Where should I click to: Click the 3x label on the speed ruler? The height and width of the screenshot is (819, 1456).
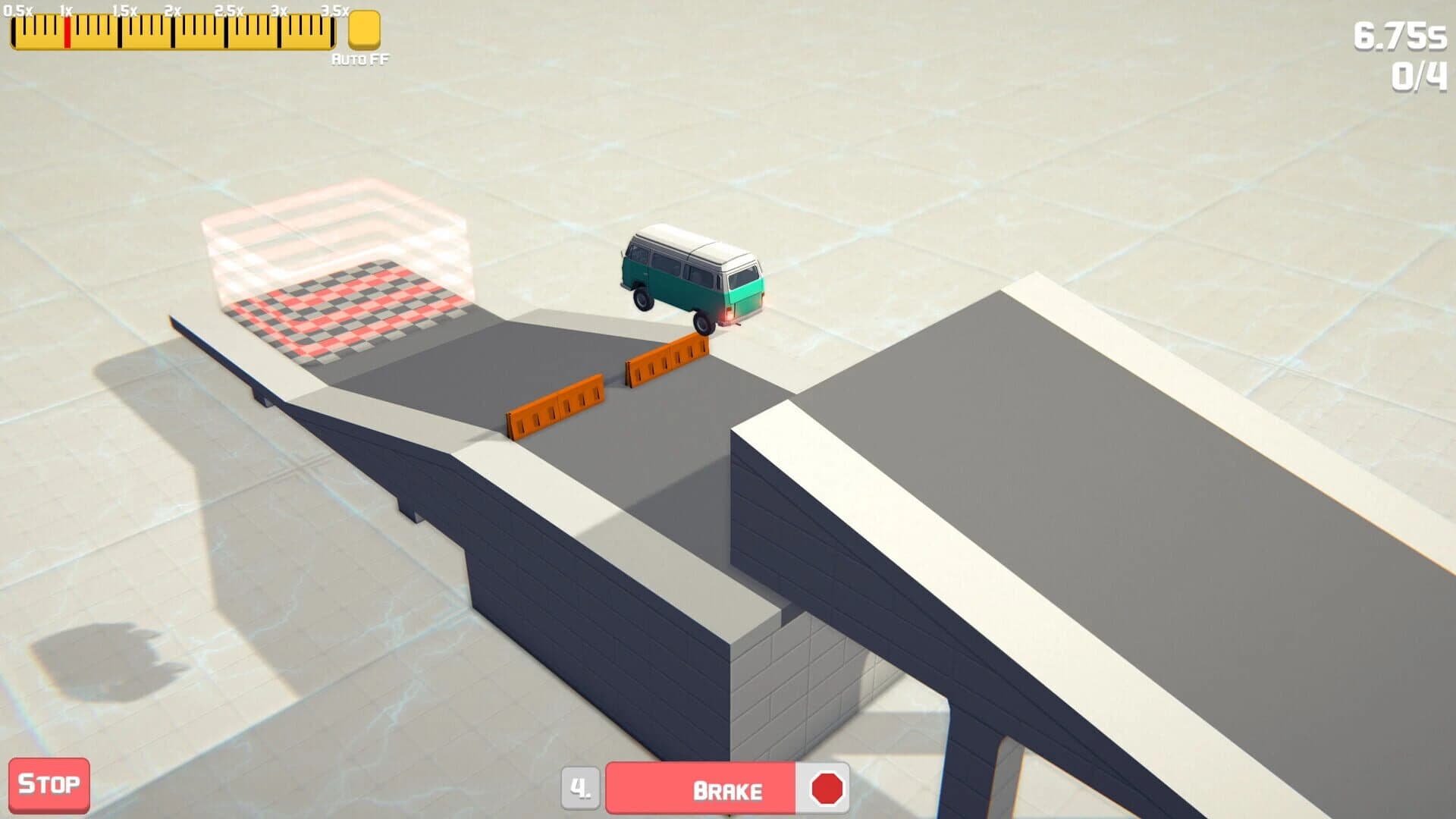pos(281,30)
